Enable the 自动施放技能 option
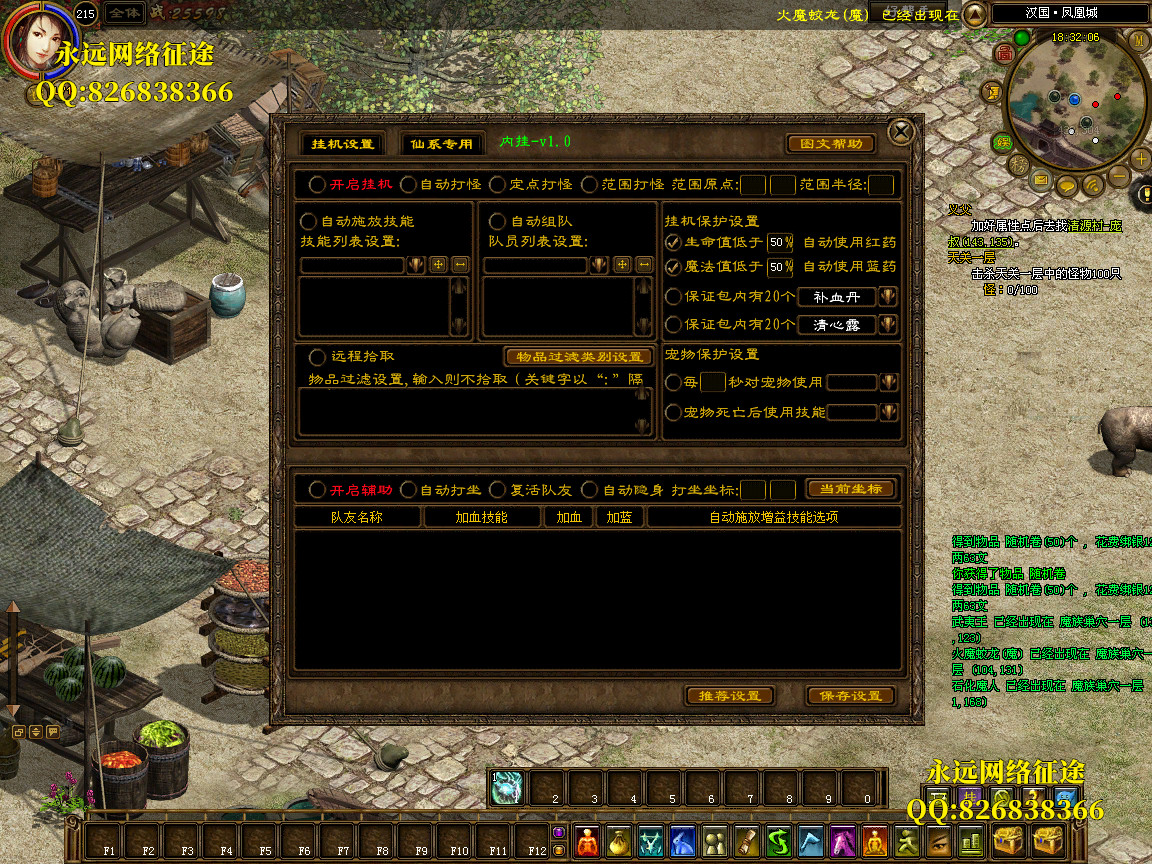 (309, 221)
